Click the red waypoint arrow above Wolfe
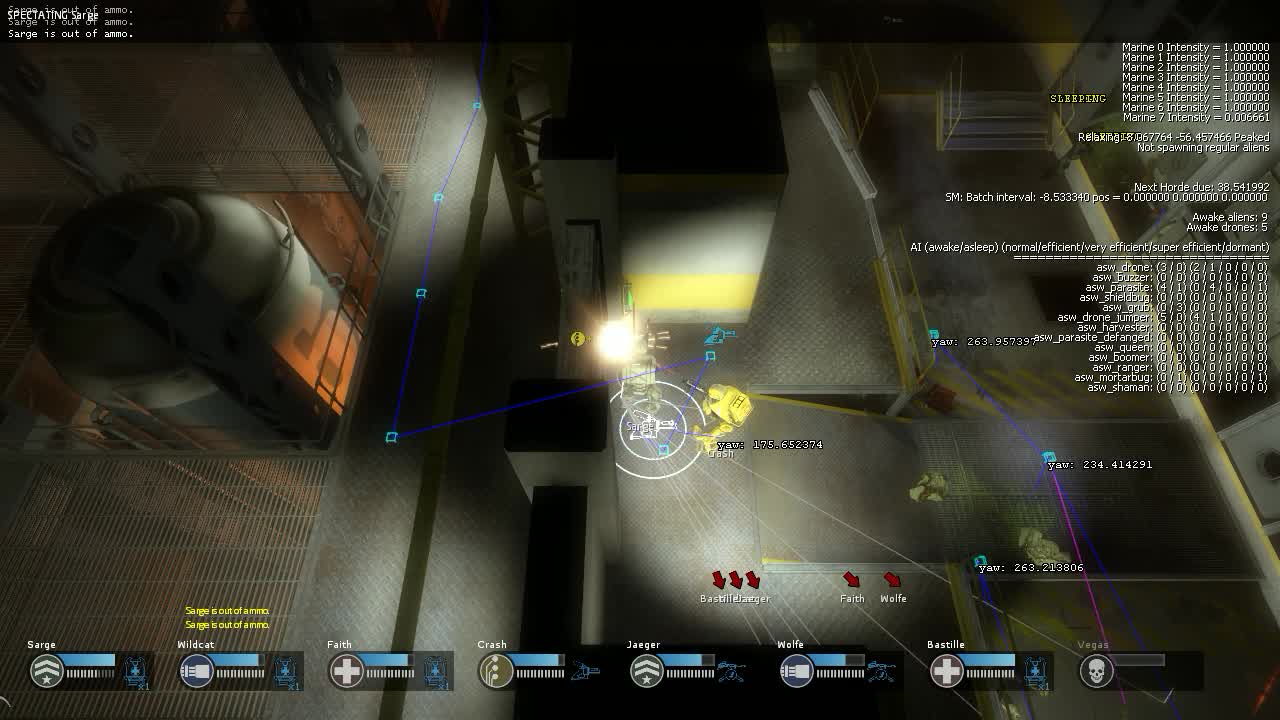1280x720 pixels. (x=891, y=579)
